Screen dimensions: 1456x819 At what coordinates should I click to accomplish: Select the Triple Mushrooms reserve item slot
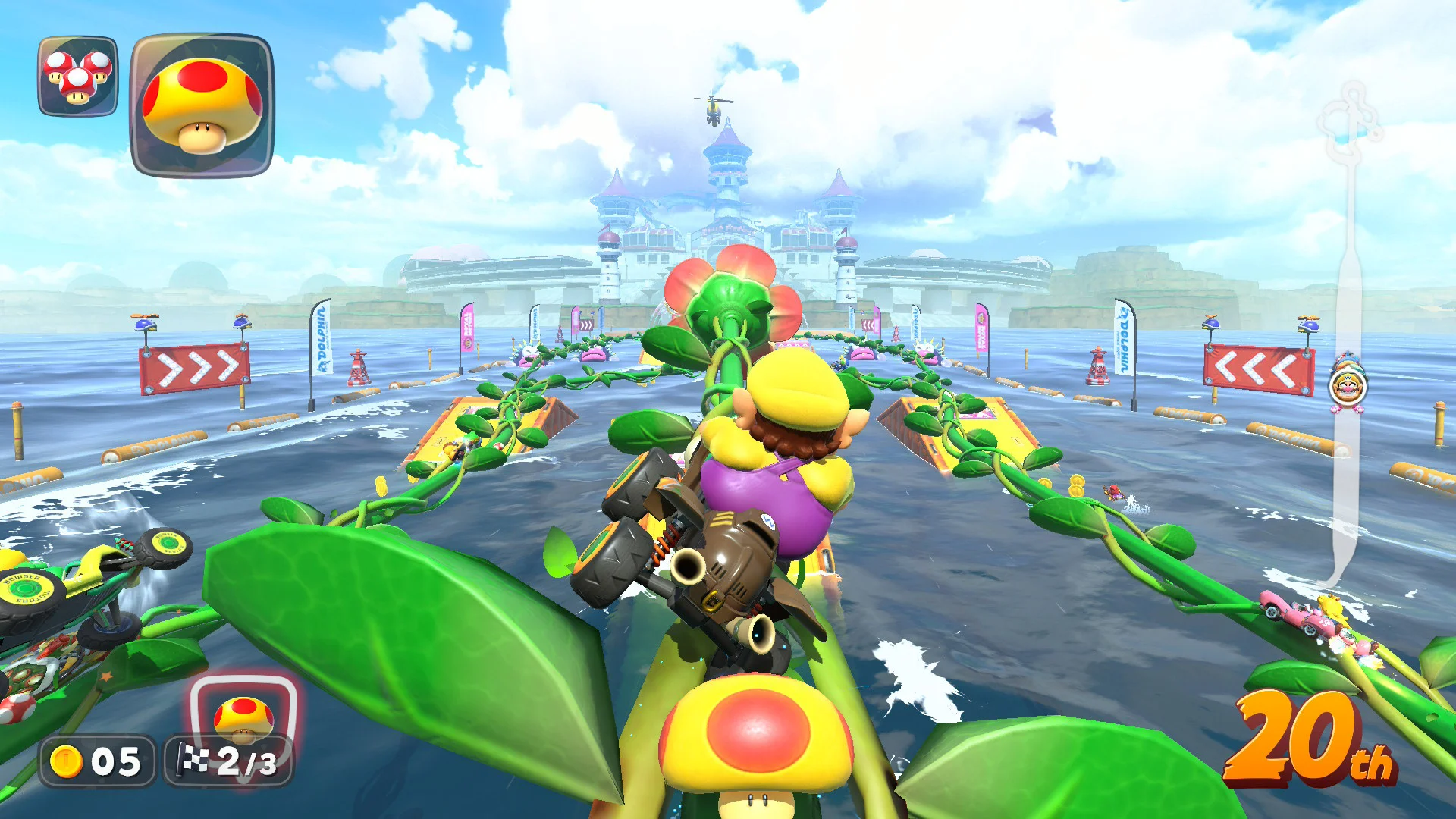[x=78, y=76]
